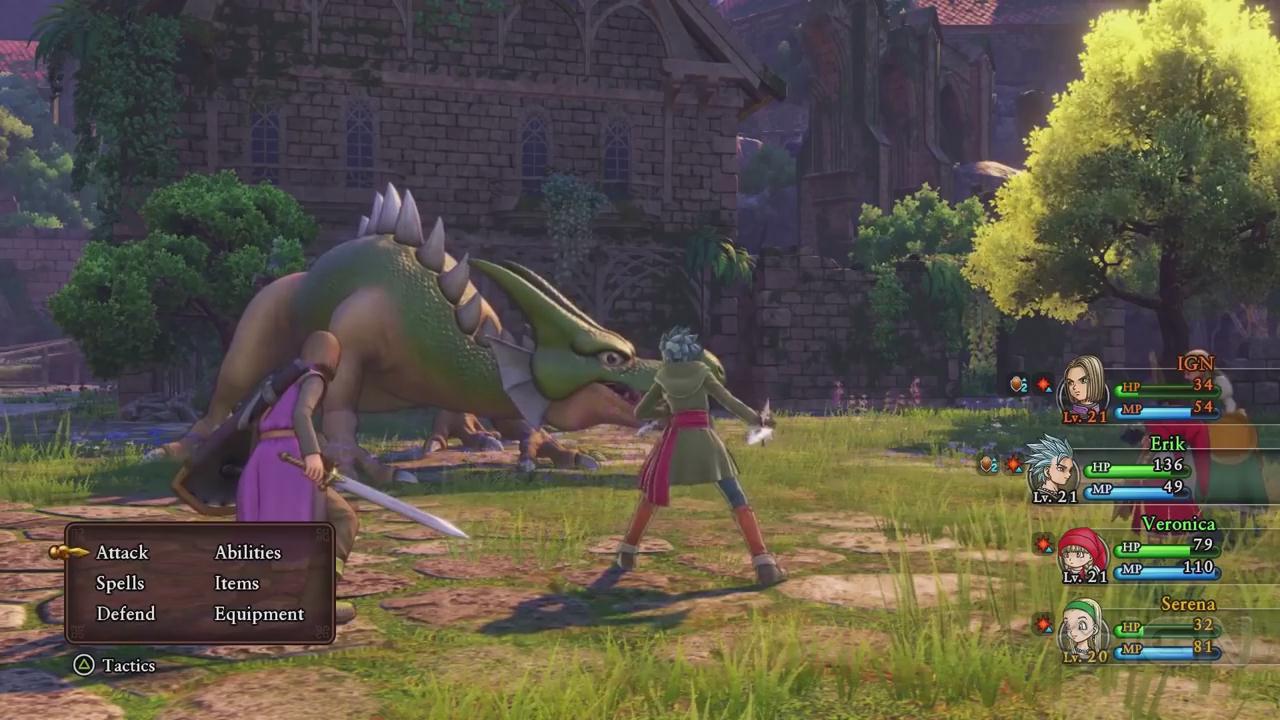
Task: Choose the Abilities command
Action: point(247,552)
